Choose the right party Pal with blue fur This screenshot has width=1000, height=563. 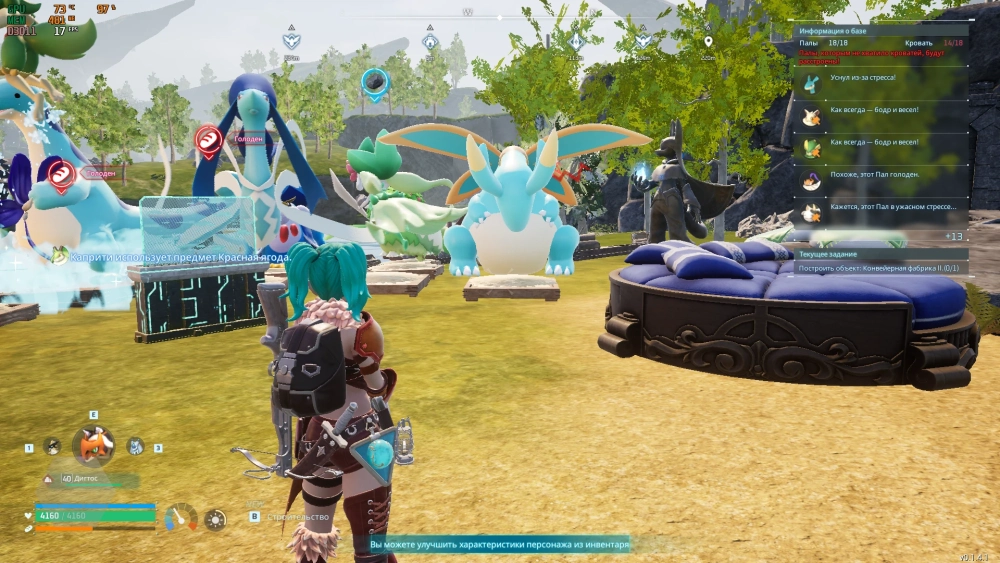coord(135,447)
